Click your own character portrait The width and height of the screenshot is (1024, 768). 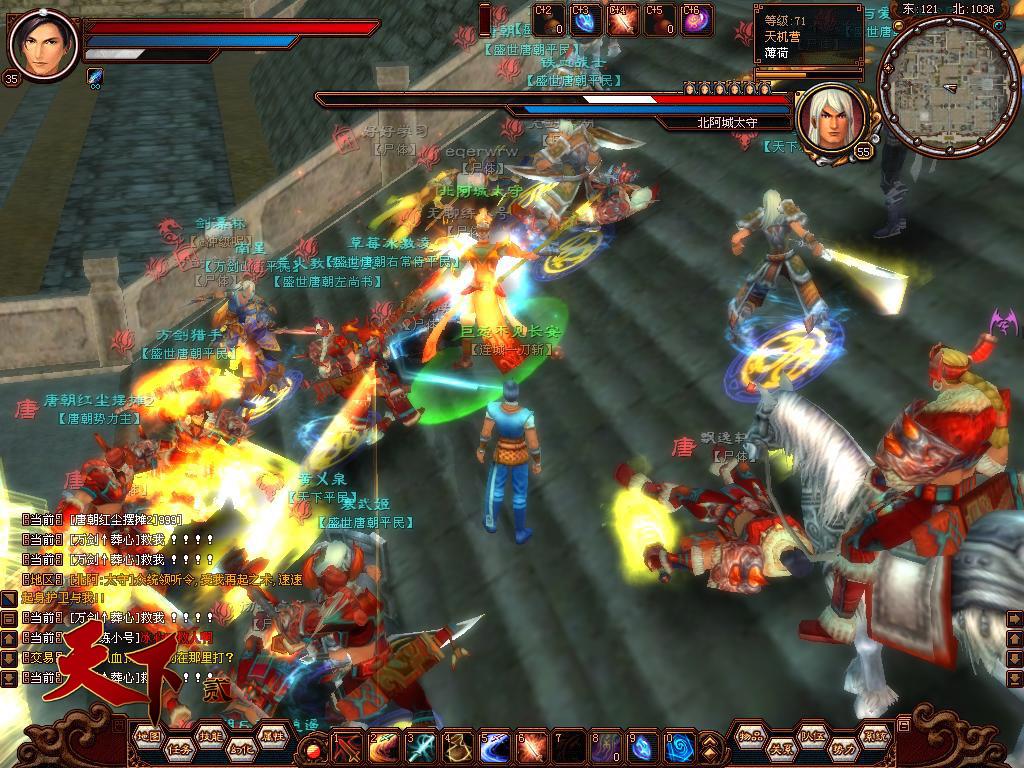coord(41,45)
